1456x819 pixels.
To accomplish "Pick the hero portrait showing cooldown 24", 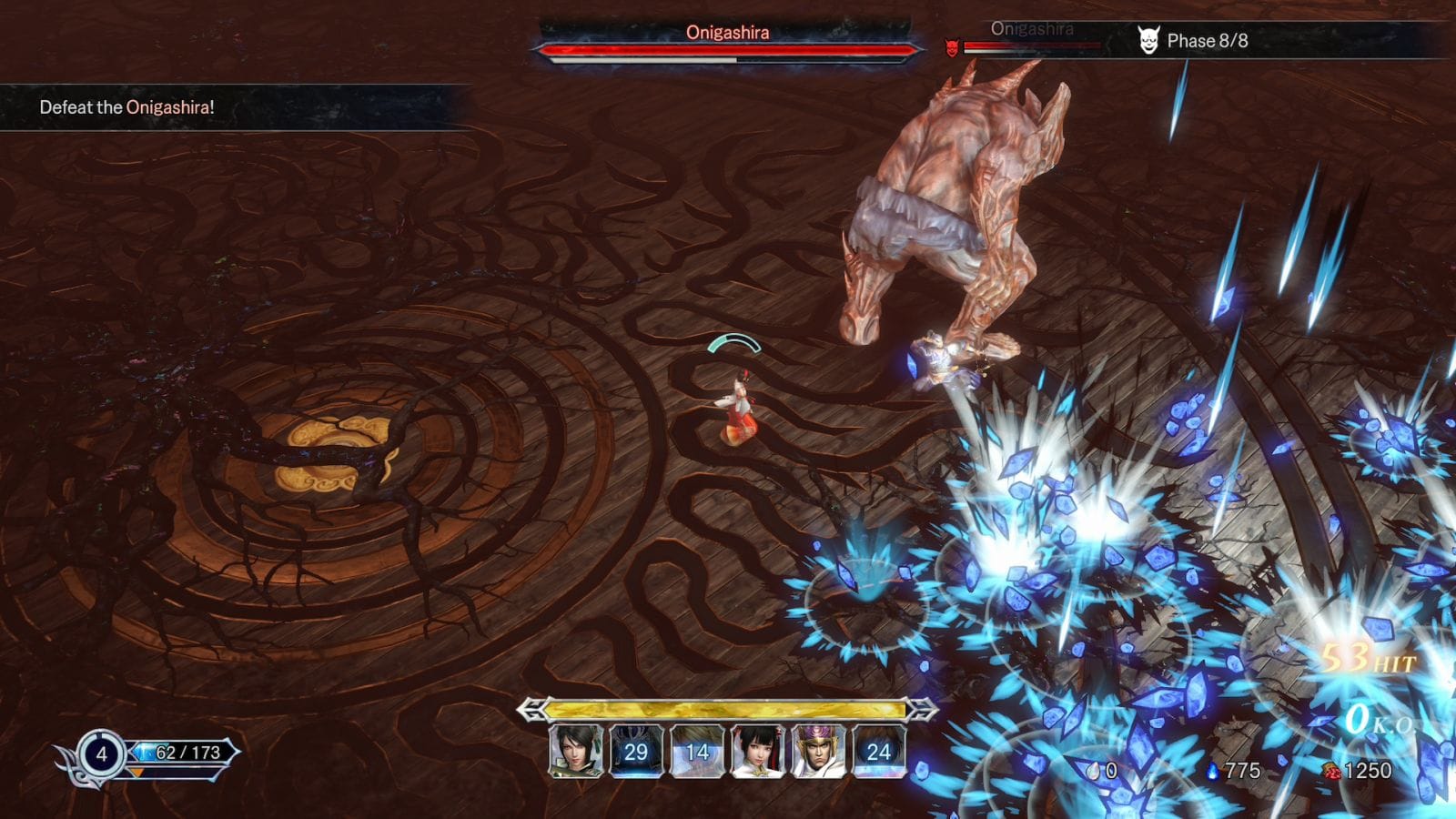I will (x=878, y=752).
